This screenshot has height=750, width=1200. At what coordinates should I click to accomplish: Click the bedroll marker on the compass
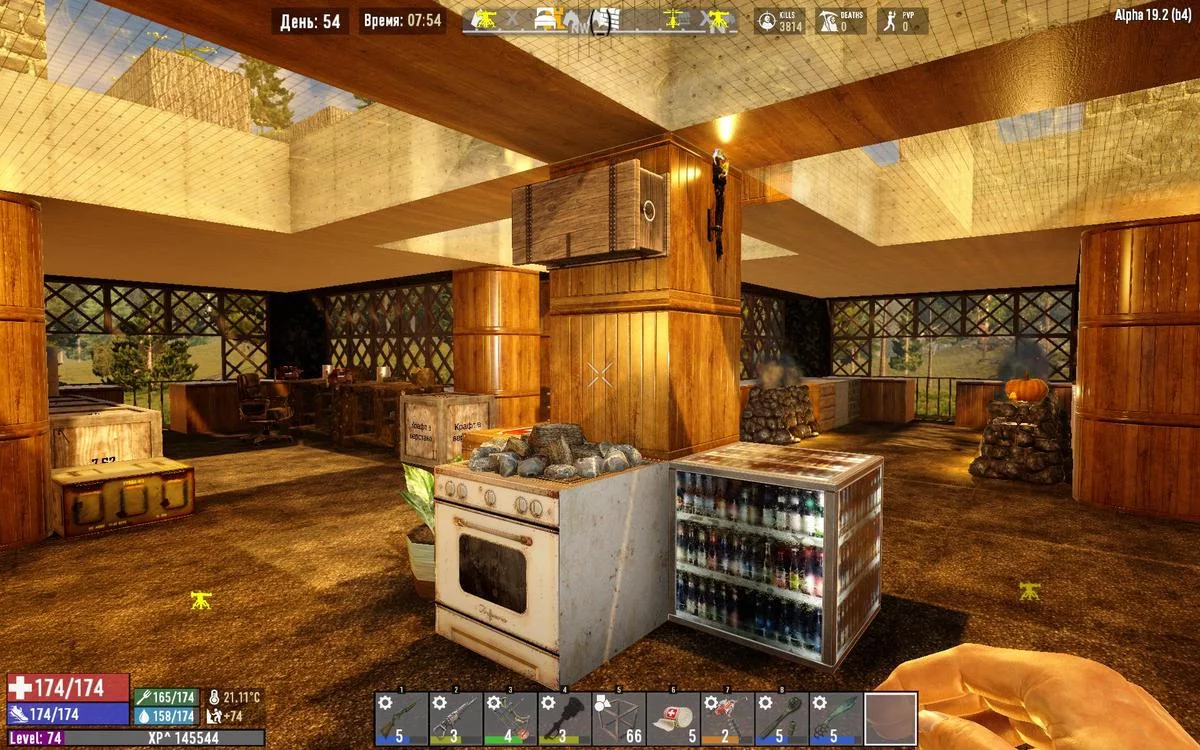point(544,19)
